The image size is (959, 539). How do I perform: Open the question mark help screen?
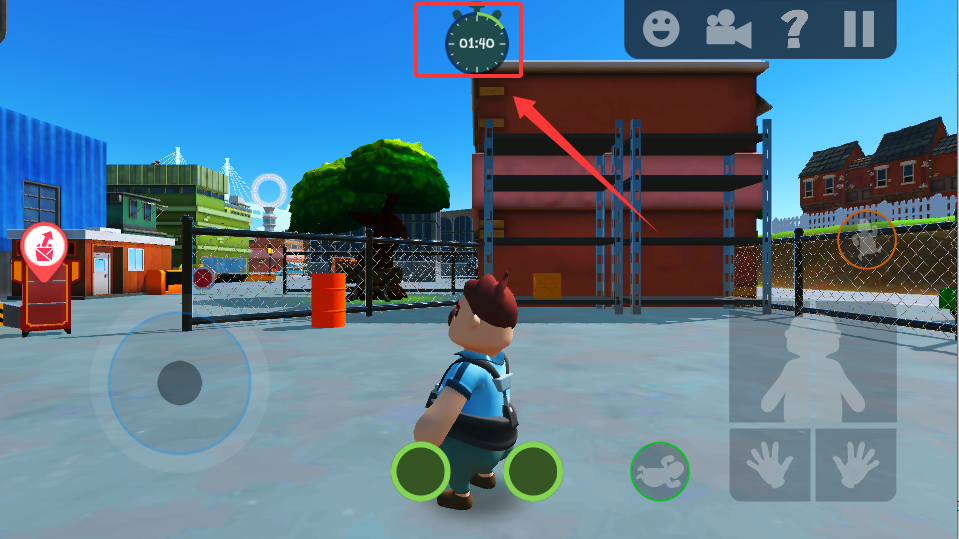[794, 29]
